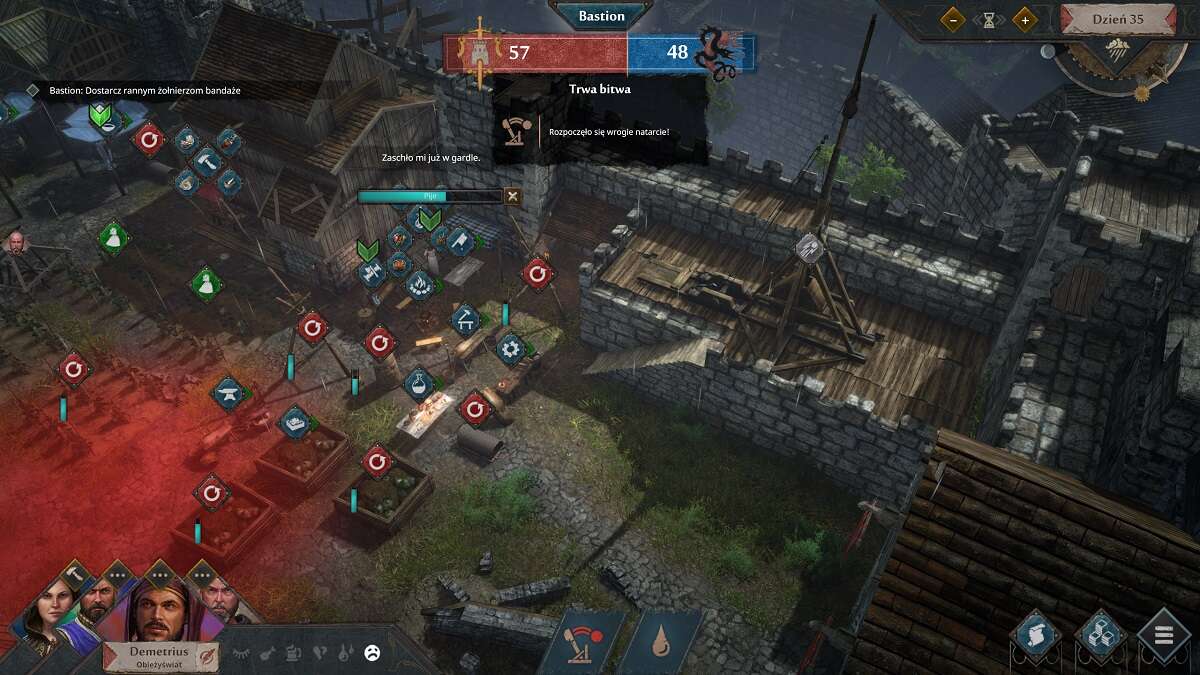Select the trebuchet siege action banner
Viewport: 1200px width, 675px height.
tap(582, 640)
